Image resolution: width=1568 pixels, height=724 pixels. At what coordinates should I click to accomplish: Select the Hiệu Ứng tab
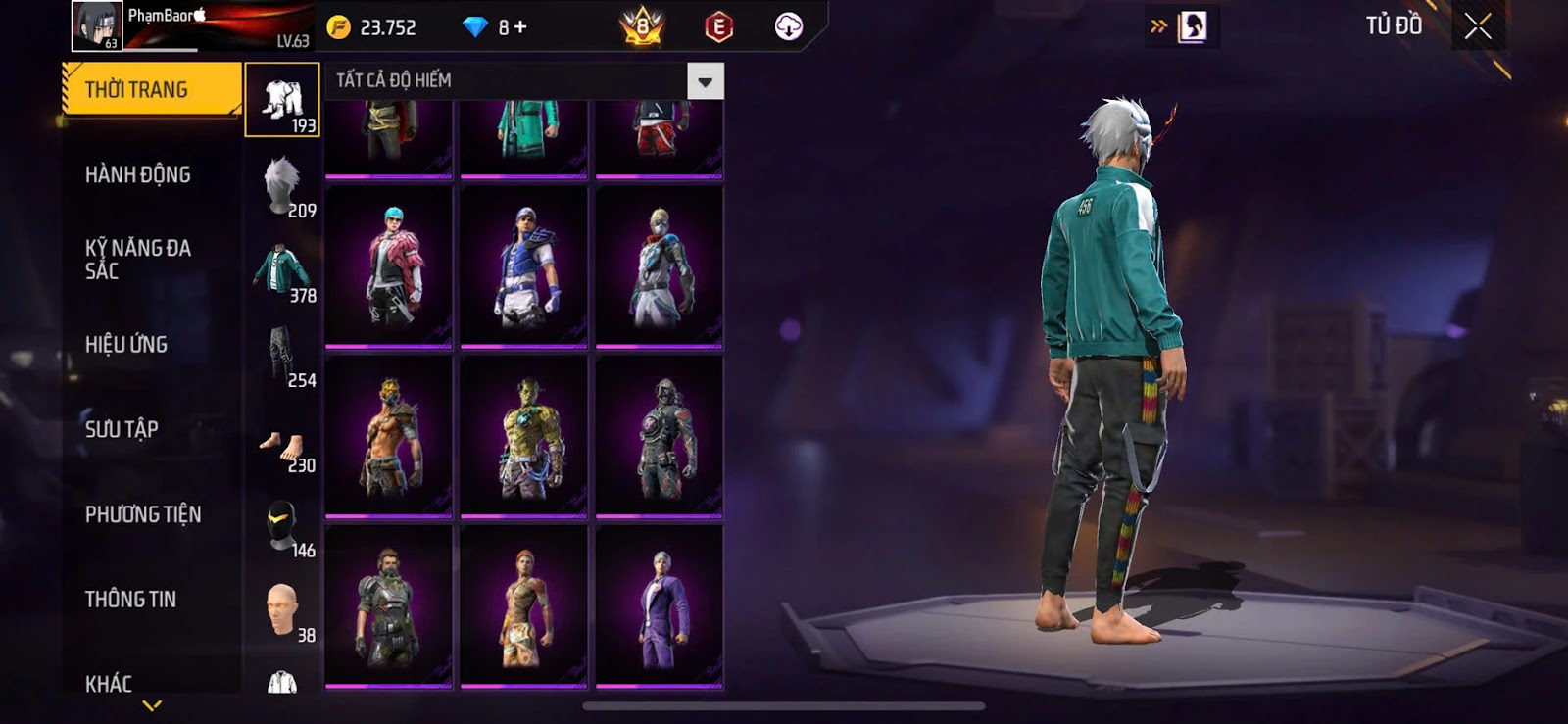point(126,345)
